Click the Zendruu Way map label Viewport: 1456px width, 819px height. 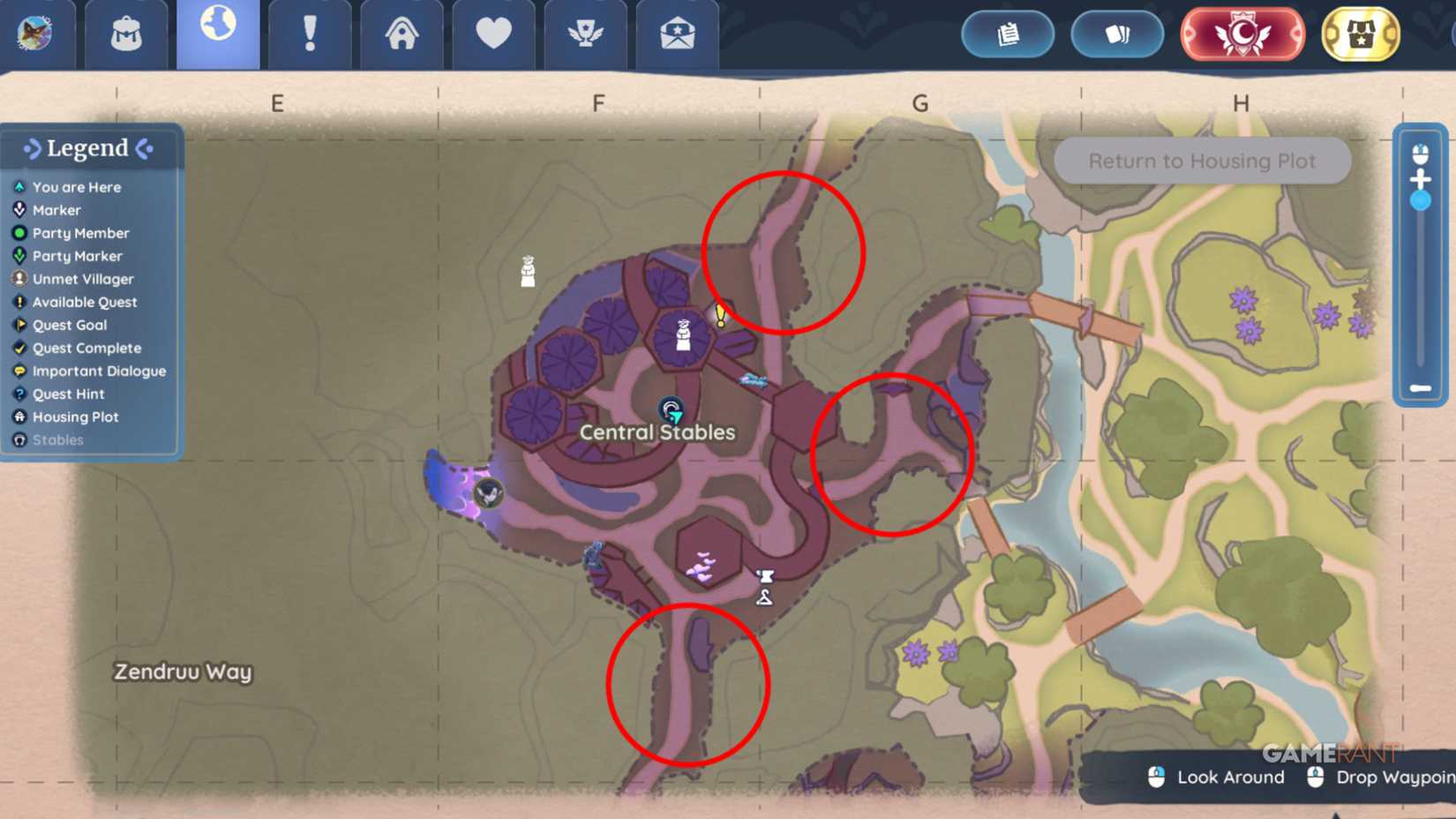click(x=182, y=672)
